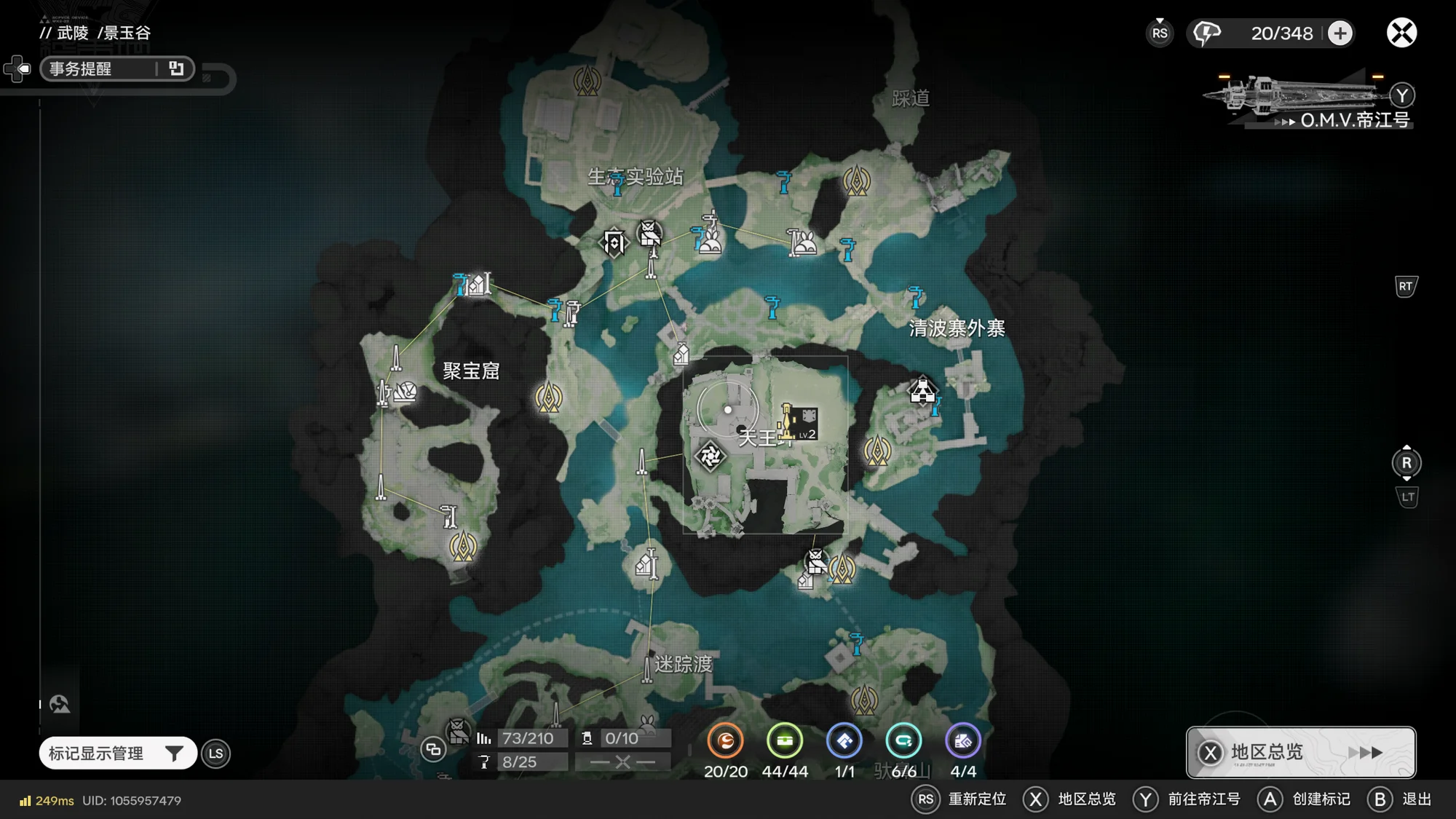Click the plus button beside 20/348
The width and height of the screenshot is (1456, 819).
coord(1340,33)
